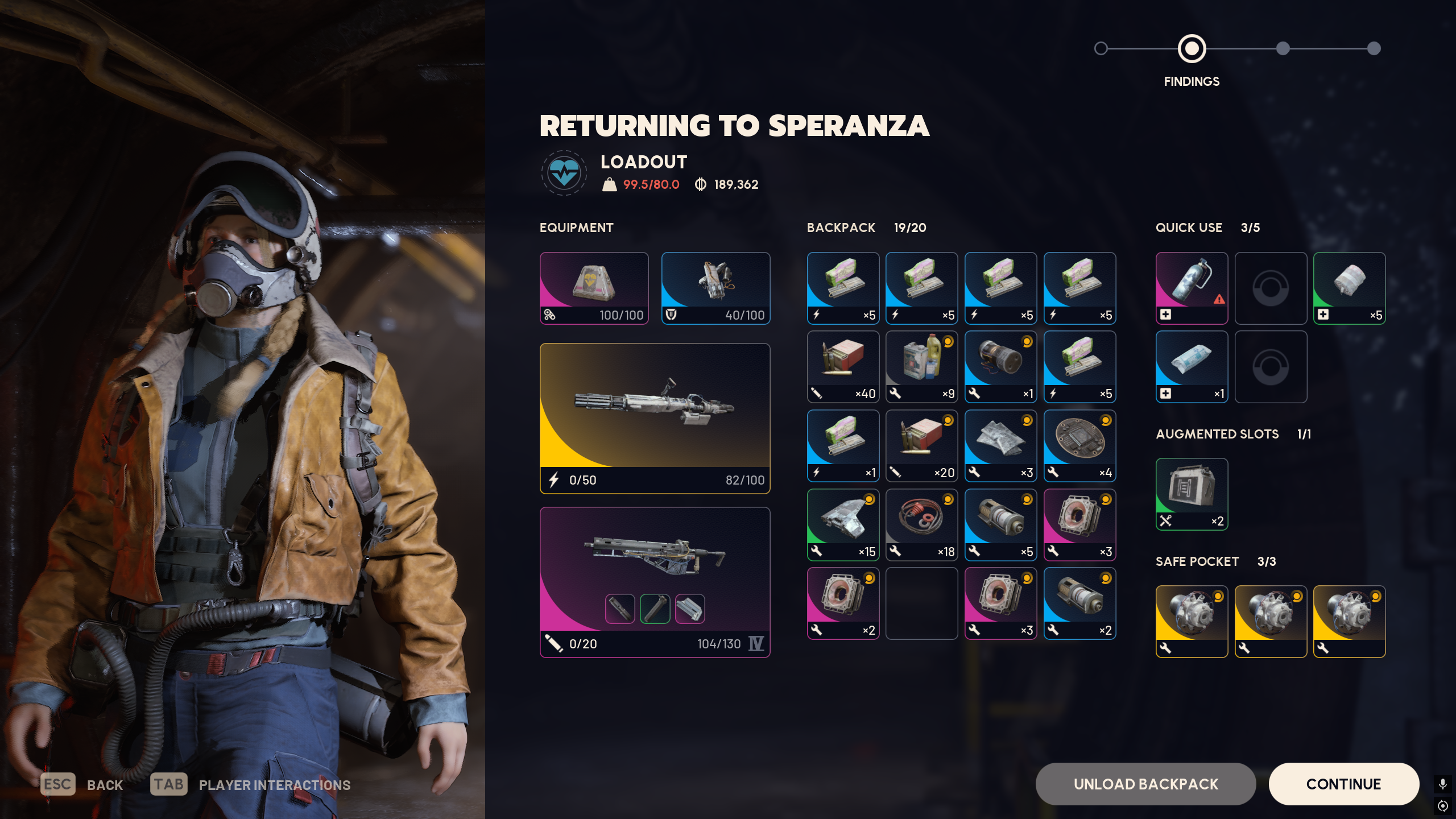The width and height of the screenshot is (1456, 819).
Task: Go back to the first summary step
Action: tap(1101, 48)
